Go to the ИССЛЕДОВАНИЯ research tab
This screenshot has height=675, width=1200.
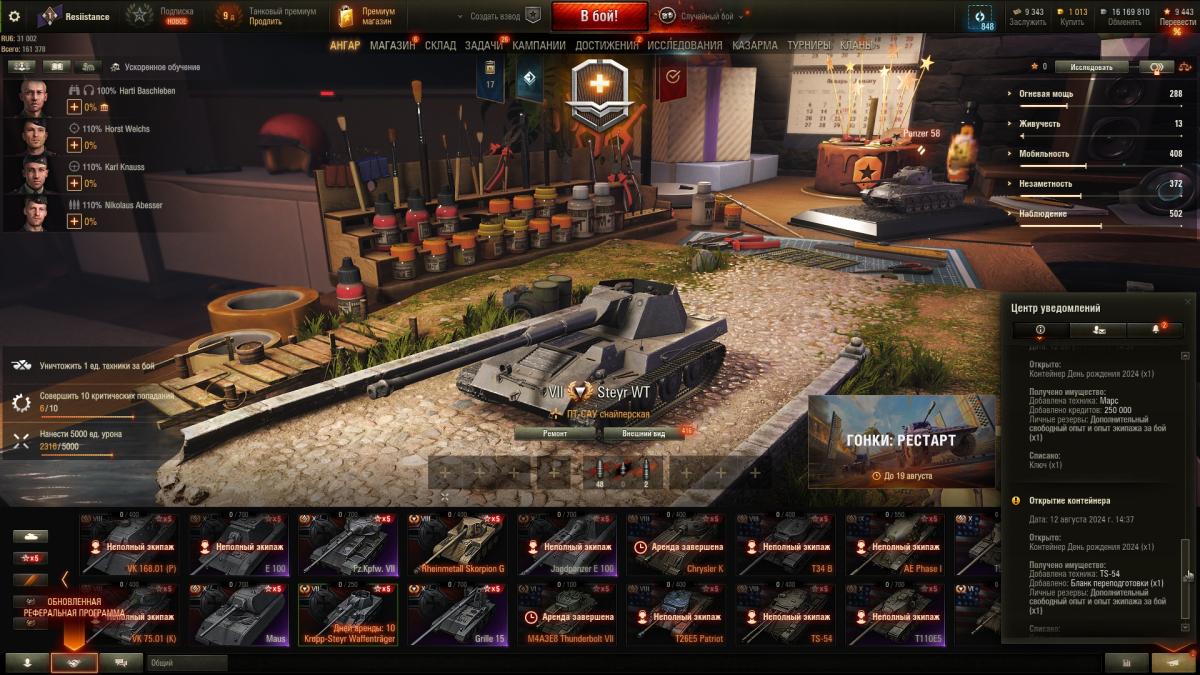(684, 45)
